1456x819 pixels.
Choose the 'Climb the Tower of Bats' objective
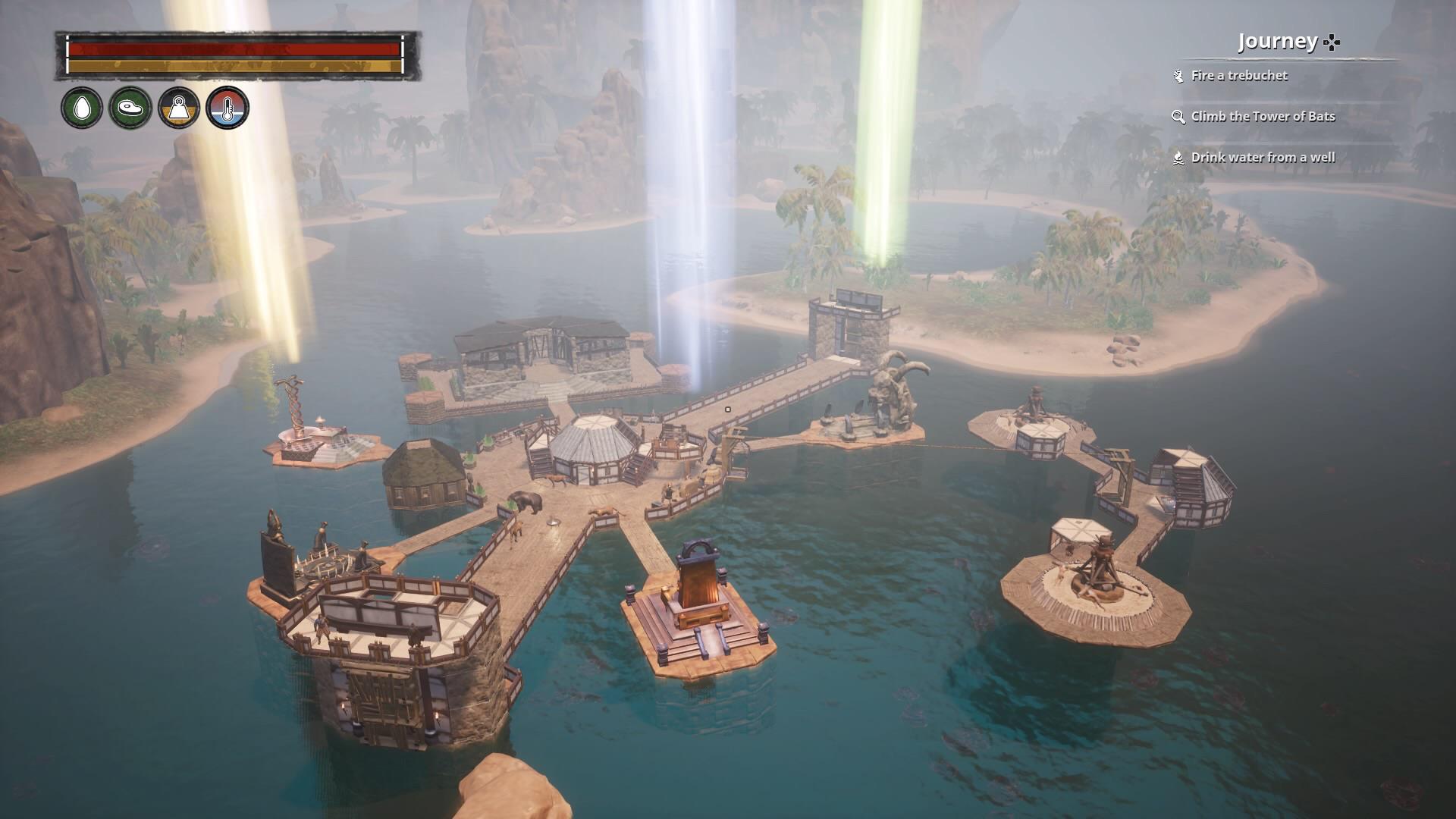pos(1262,117)
